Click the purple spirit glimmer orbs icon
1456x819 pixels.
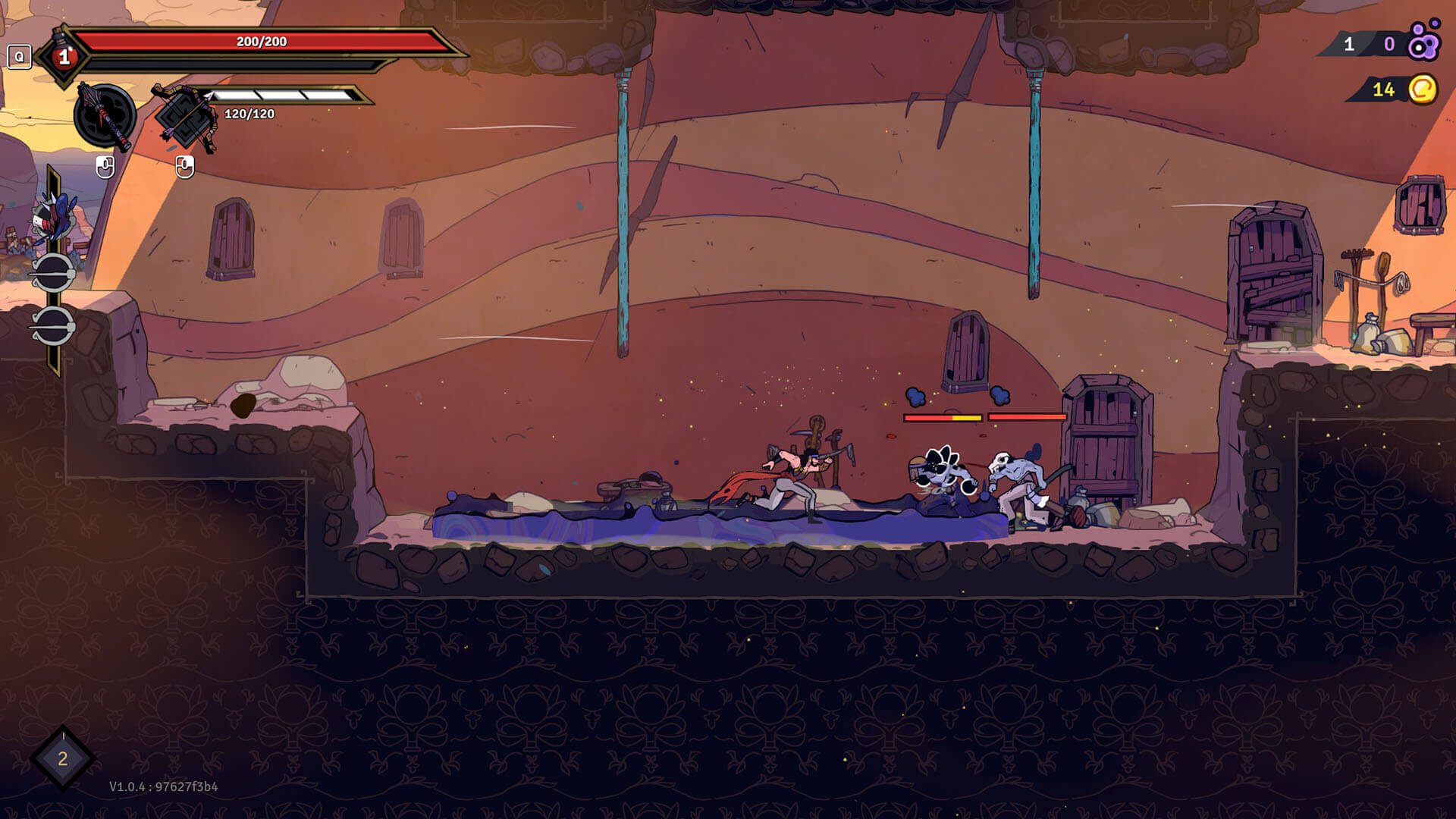1423,42
